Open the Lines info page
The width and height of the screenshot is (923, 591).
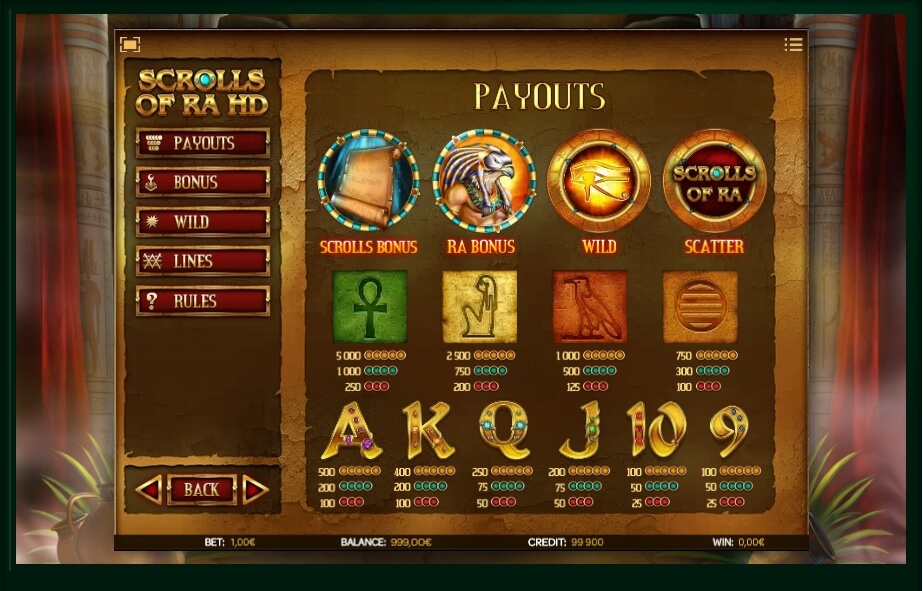[x=203, y=261]
